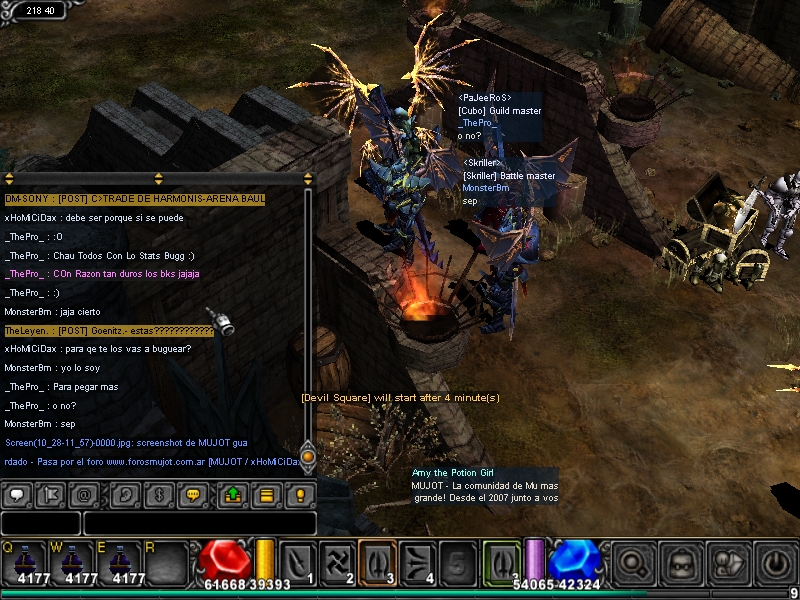800x600 pixels.
Task: Click the green up-arrow button
Action: click(x=233, y=494)
